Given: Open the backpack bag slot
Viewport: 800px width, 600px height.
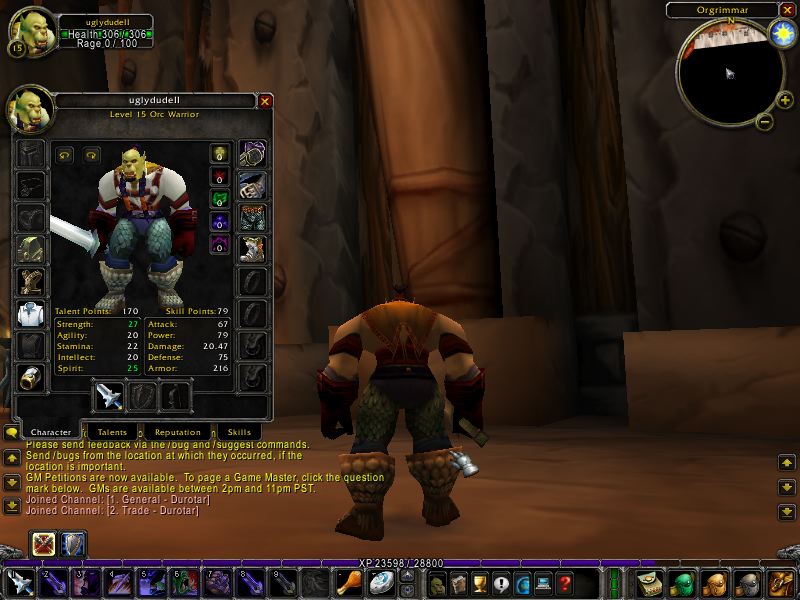Looking at the screenshot, I should click(780, 583).
